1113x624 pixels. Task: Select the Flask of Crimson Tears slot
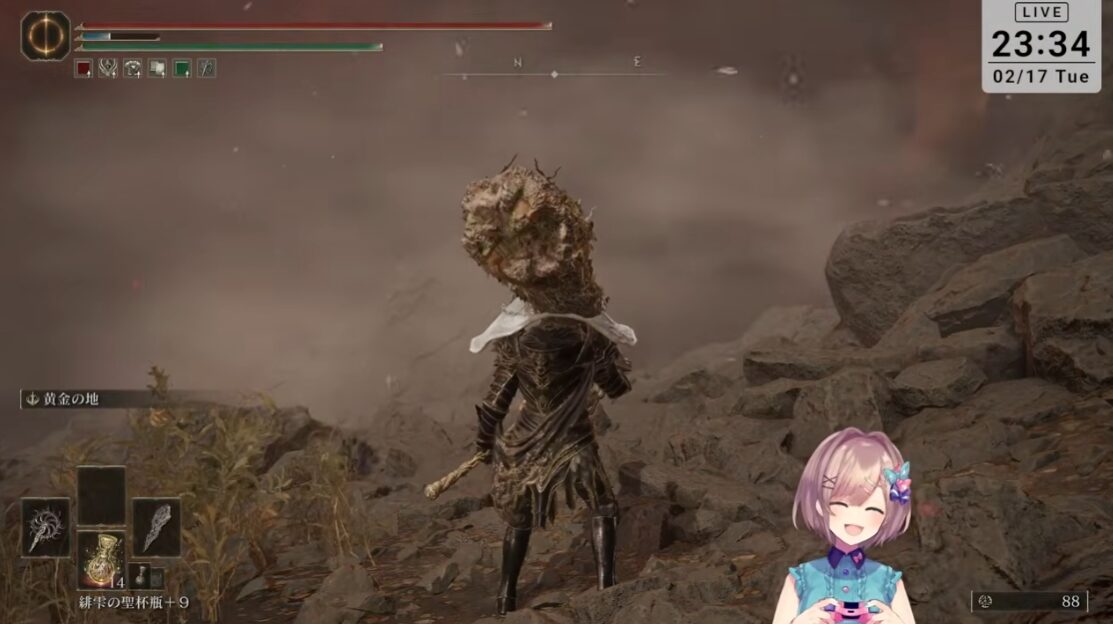tap(101, 560)
